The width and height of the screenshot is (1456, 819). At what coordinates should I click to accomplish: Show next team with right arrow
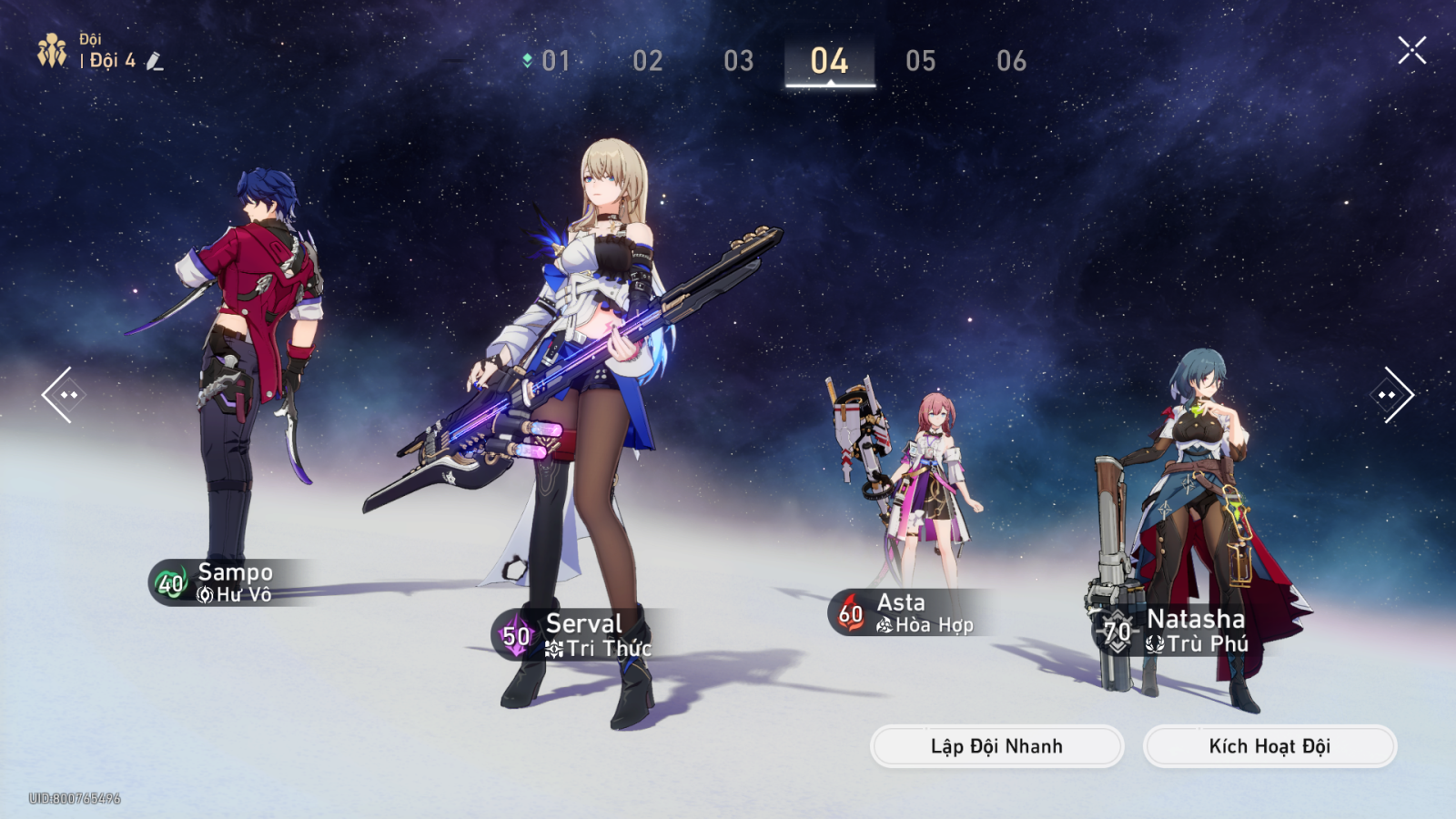pyautogui.click(x=1391, y=395)
